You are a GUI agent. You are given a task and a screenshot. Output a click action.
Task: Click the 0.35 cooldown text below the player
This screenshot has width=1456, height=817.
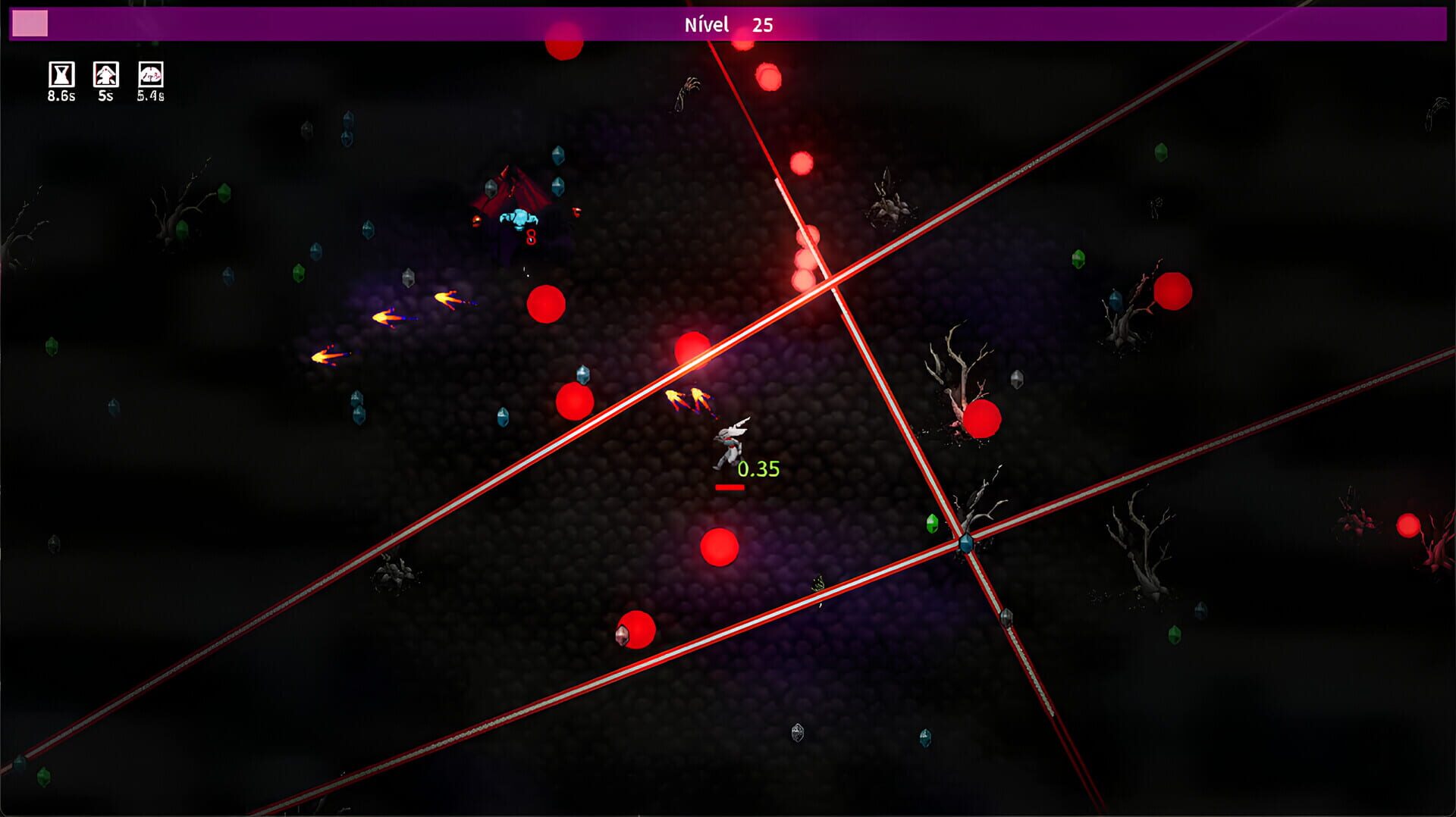click(x=758, y=470)
